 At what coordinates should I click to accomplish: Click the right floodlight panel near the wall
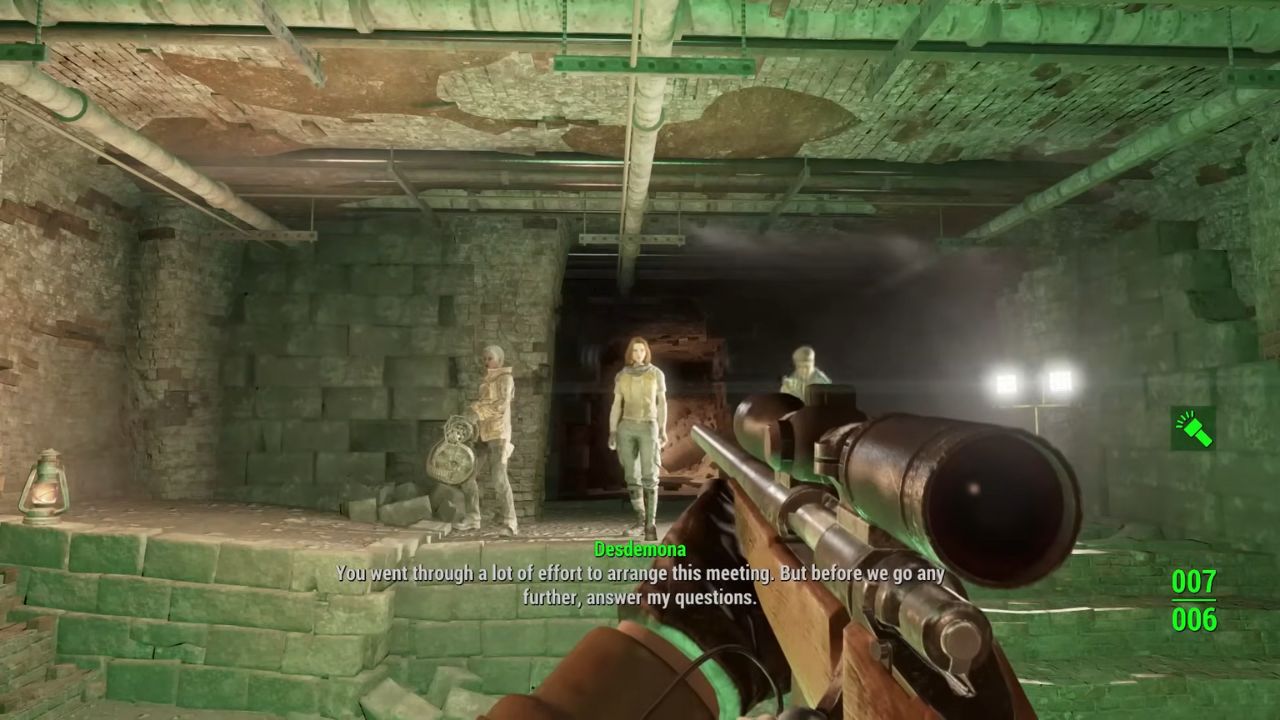(x=1059, y=382)
